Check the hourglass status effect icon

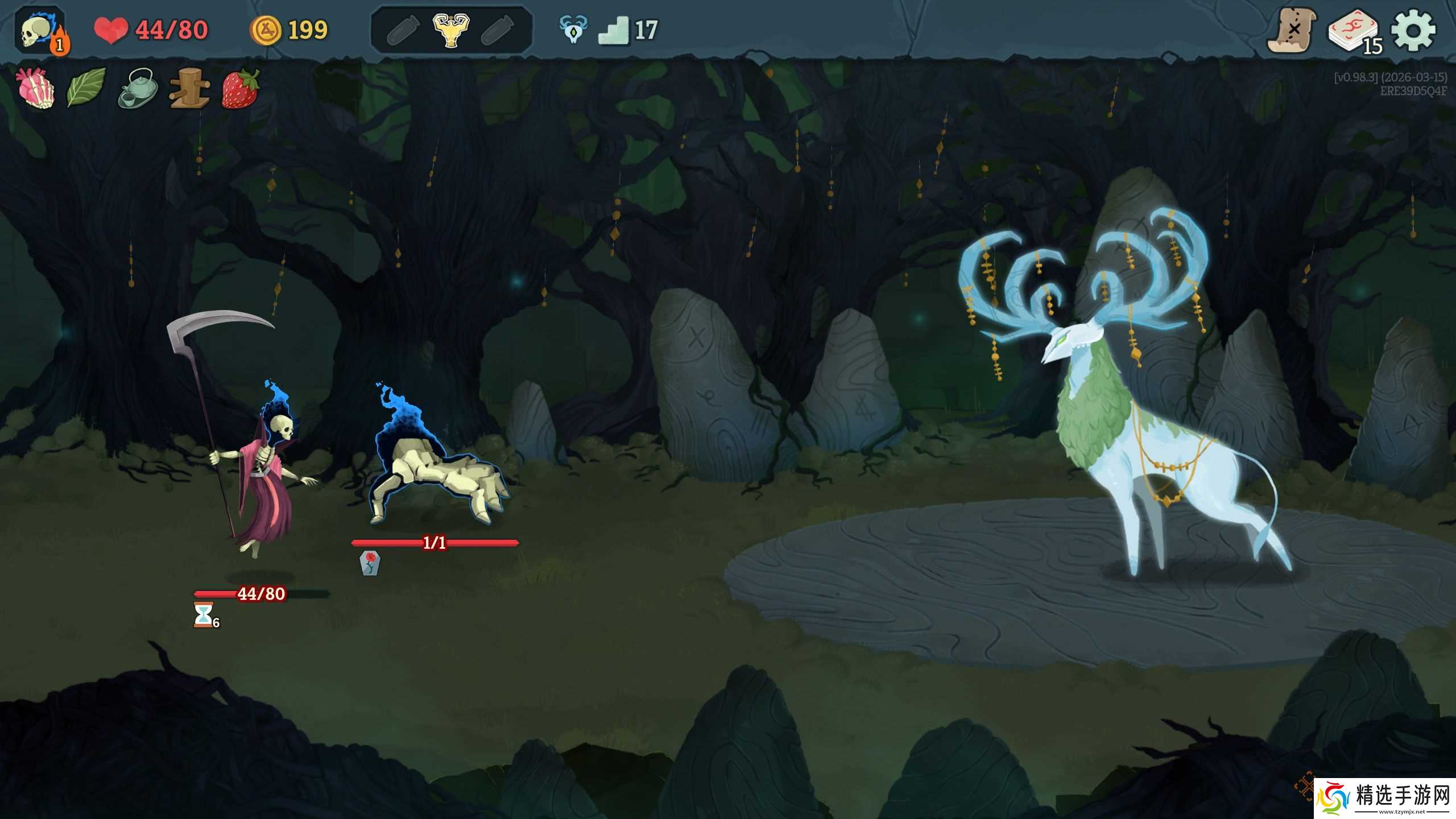[x=204, y=615]
